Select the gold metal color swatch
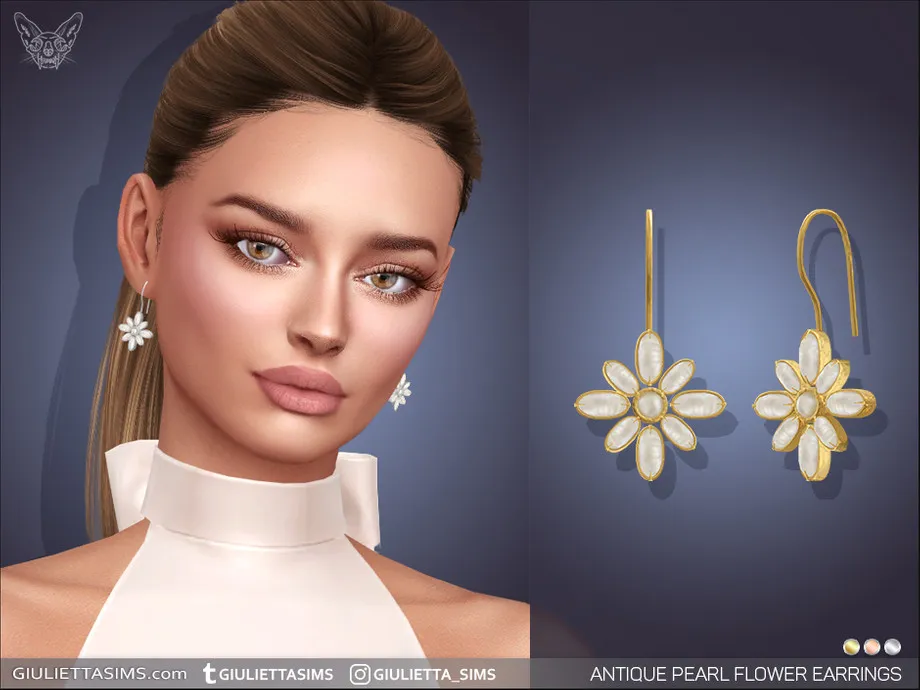This screenshot has width=920, height=690. click(852, 646)
